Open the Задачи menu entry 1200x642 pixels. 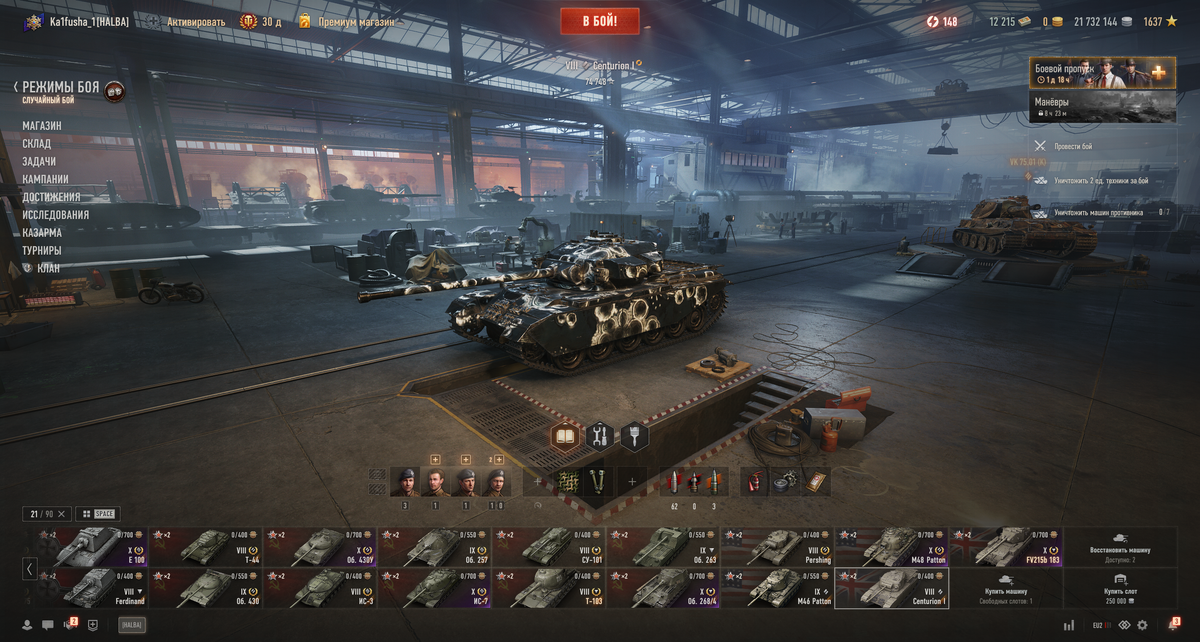(x=39, y=161)
